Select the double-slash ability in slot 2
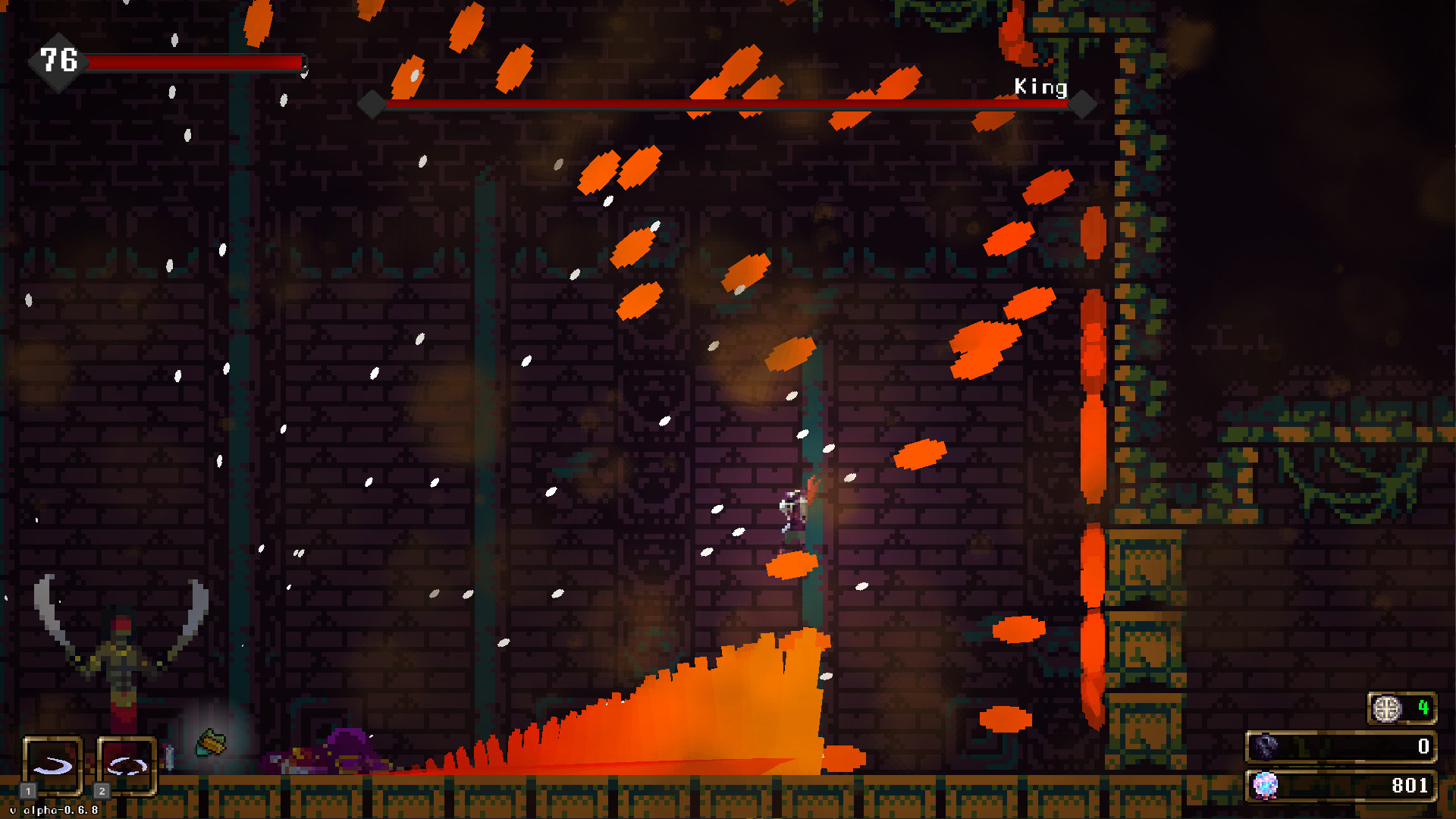Image resolution: width=1456 pixels, height=819 pixels. tap(127, 764)
